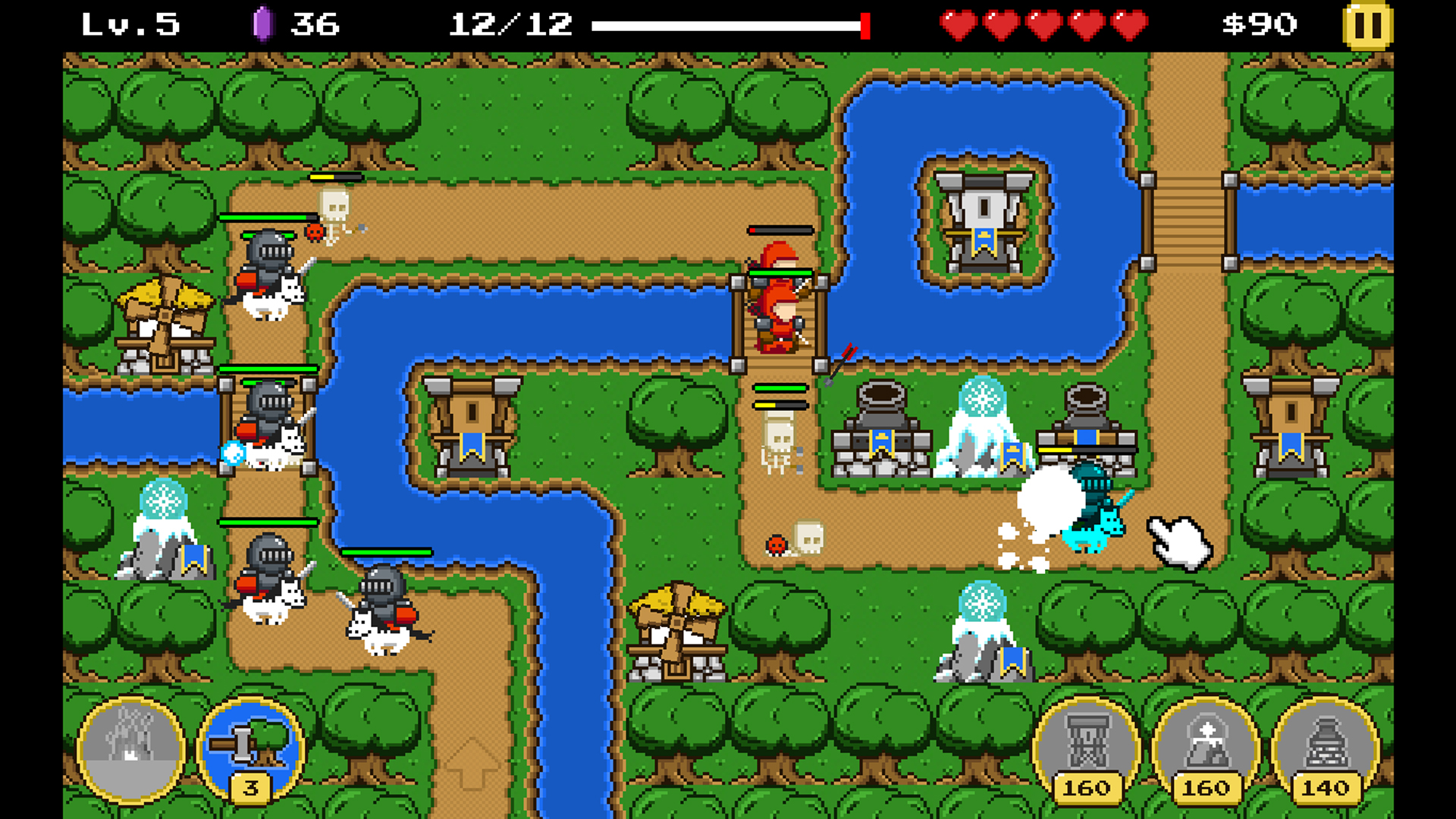This screenshot has width=1456, height=819.
Task: Select a knight riding a white dog
Action: point(269,273)
